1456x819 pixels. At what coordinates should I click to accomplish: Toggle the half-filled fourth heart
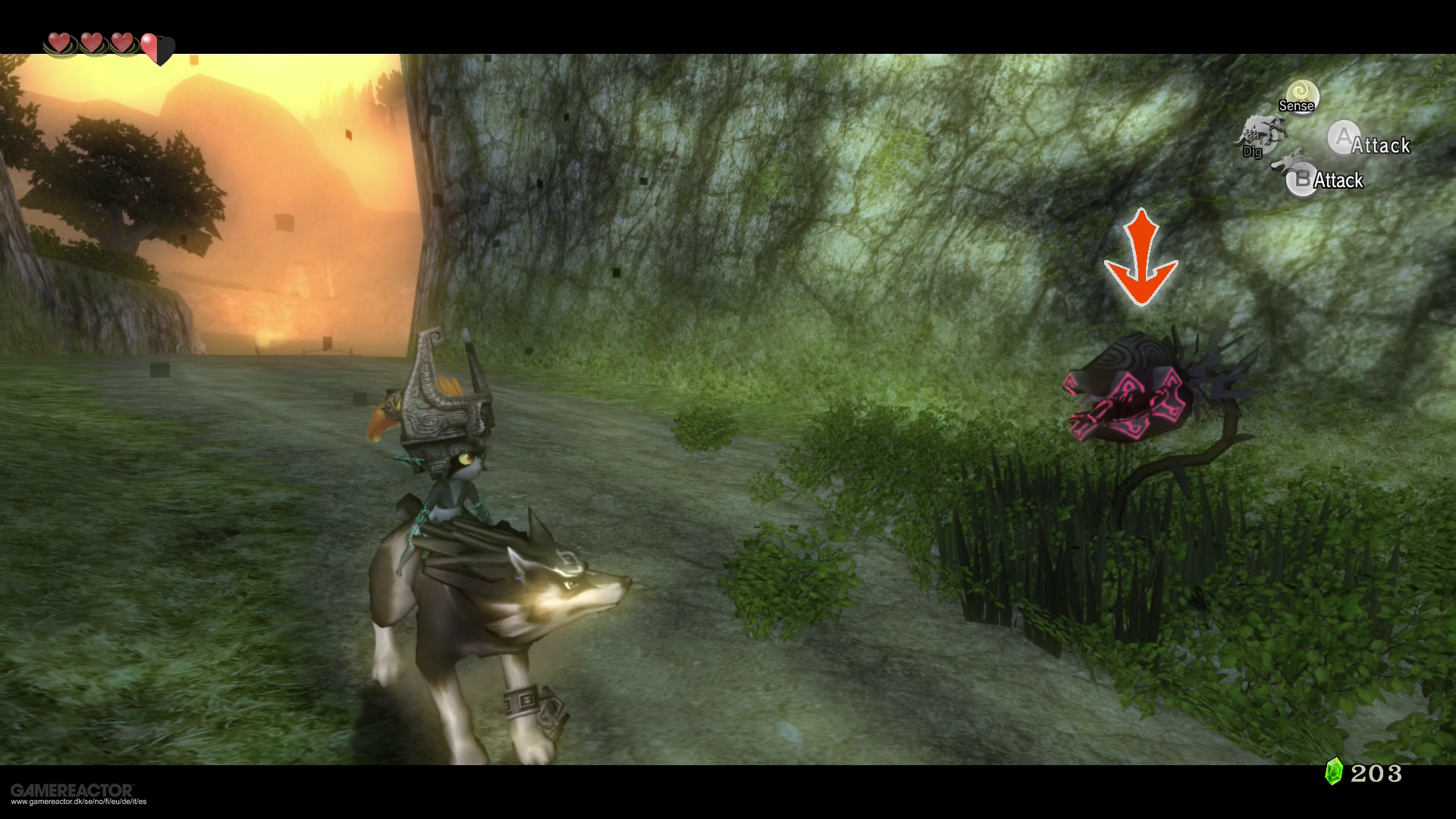(157, 47)
